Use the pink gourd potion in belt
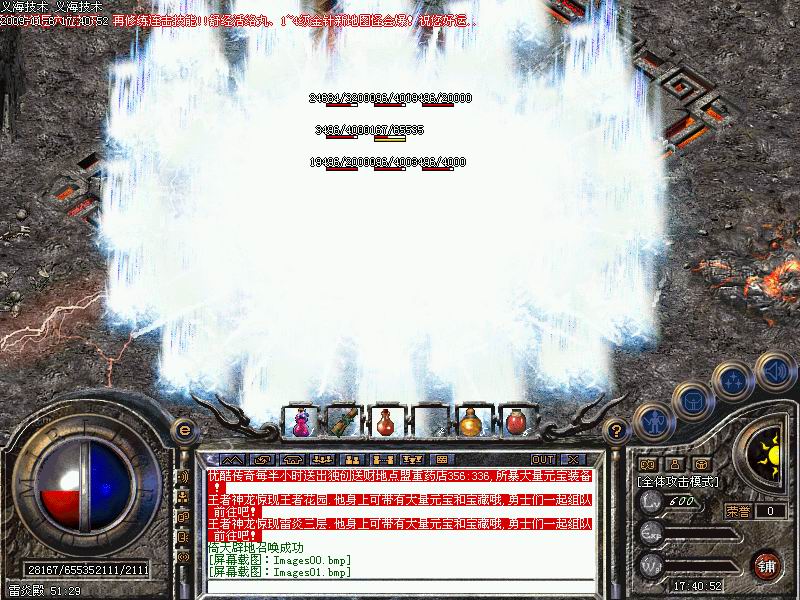 (x=300, y=421)
